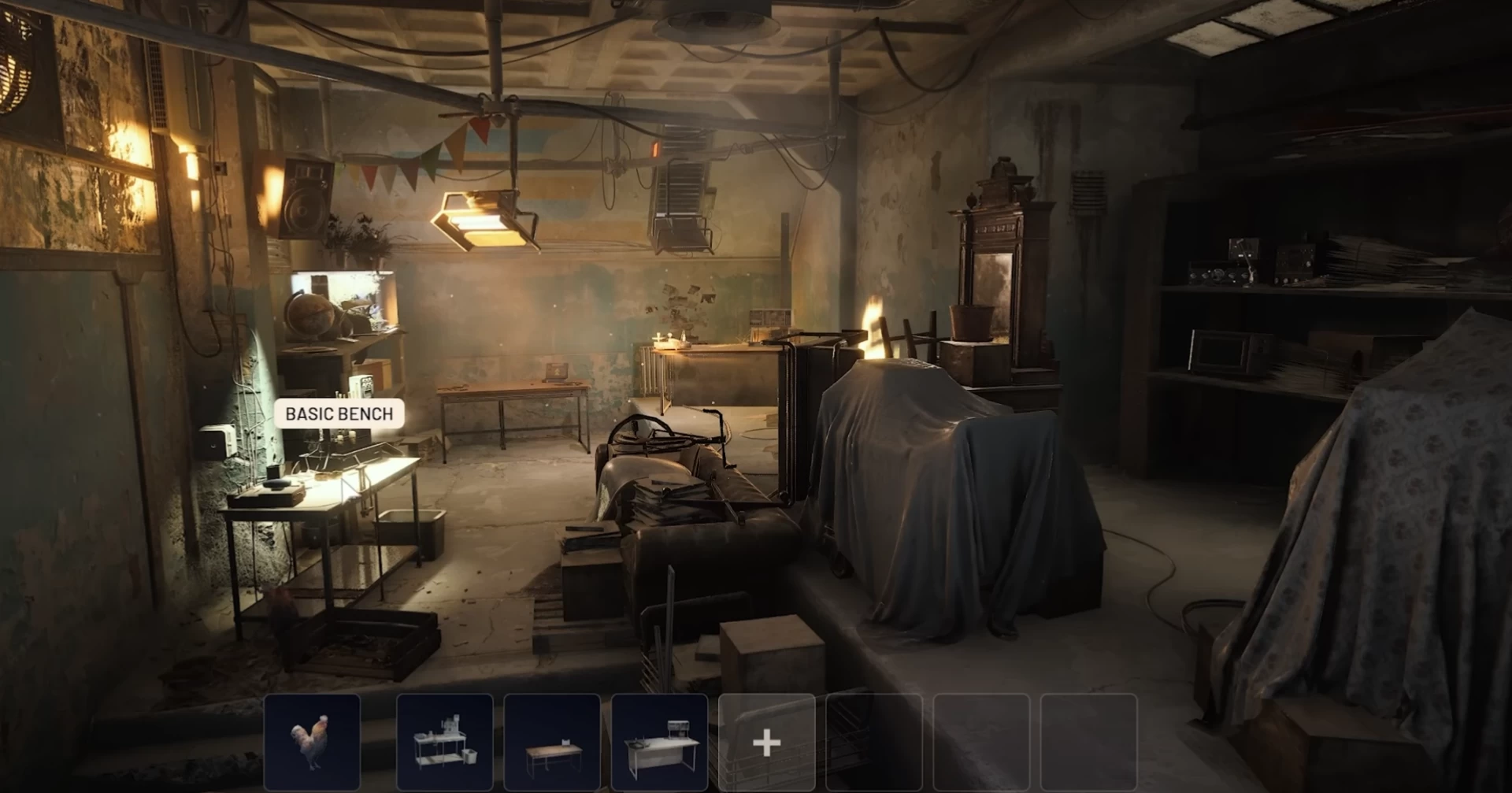Select the rooster slot in the bottom bar
Screen dimensions: 1512x793
313,742
